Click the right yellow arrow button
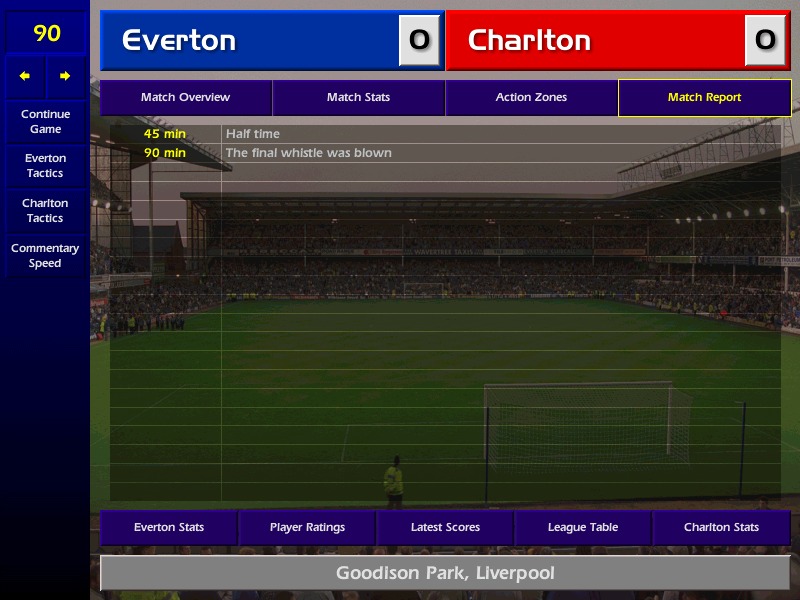This screenshot has height=600, width=800. click(65, 76)
